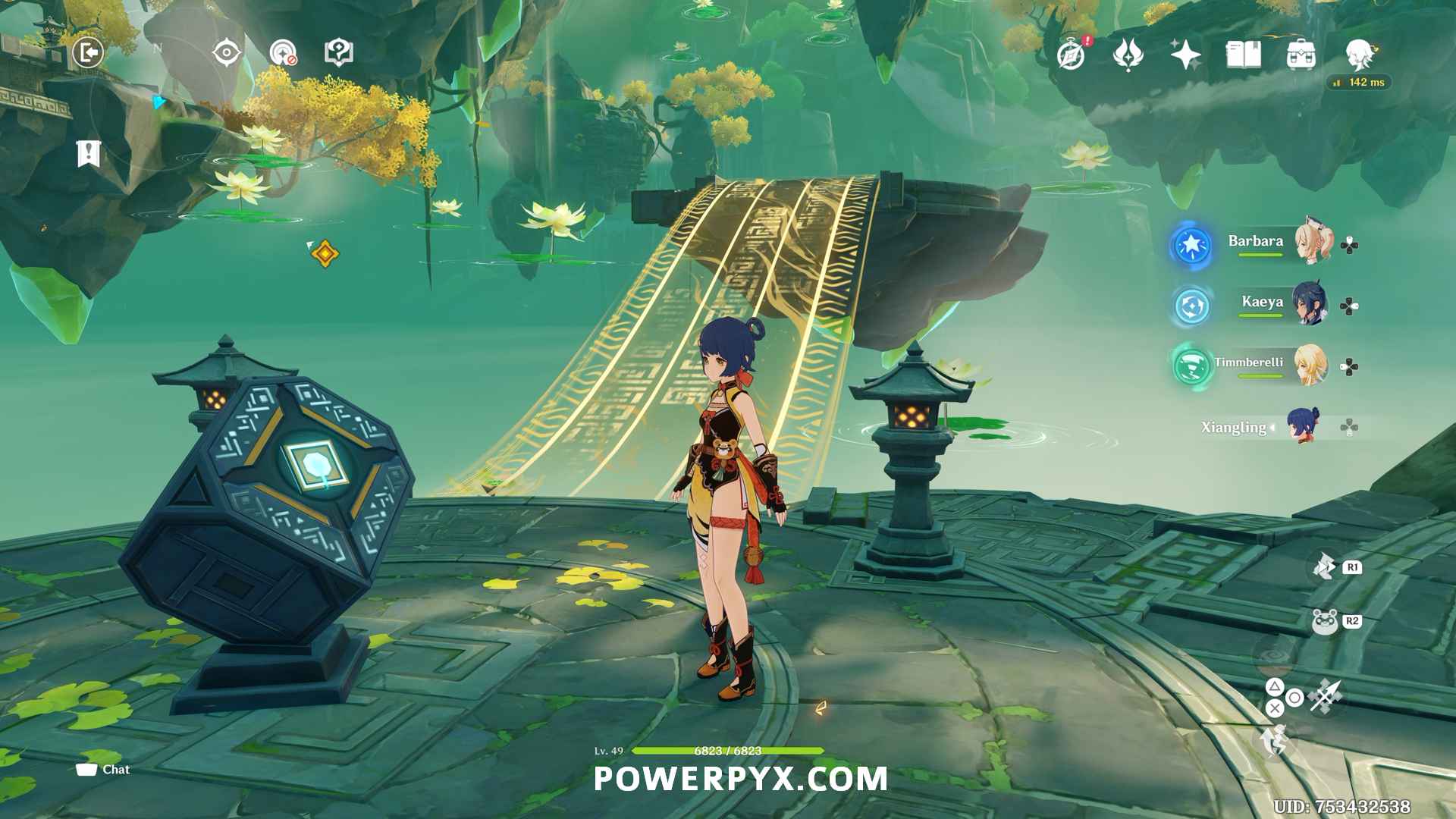
Task: Tap the sprint running figure icon
Action: coord(1274,740)
